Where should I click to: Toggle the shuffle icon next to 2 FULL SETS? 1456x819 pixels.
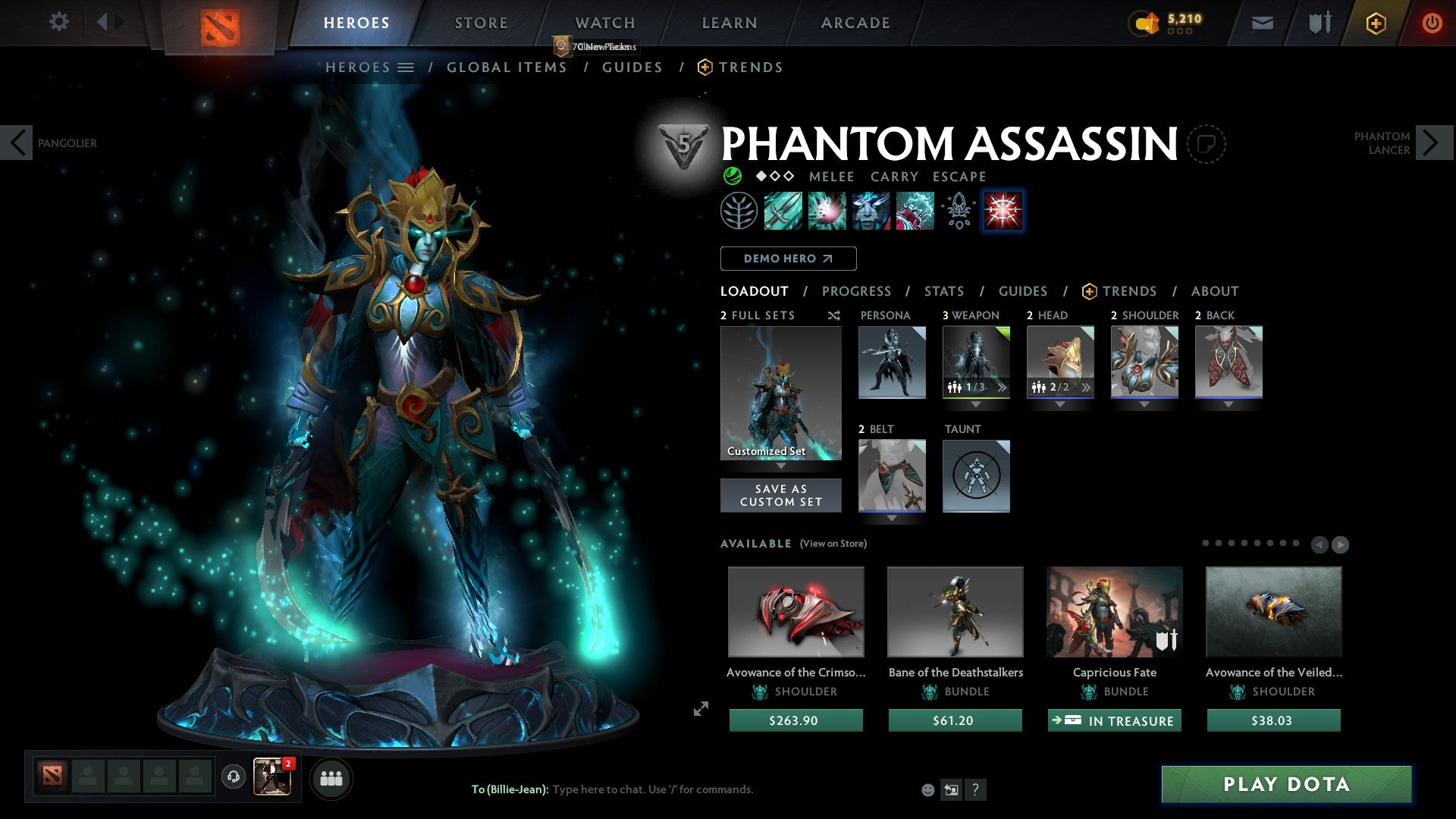click(x=833, y=315)
